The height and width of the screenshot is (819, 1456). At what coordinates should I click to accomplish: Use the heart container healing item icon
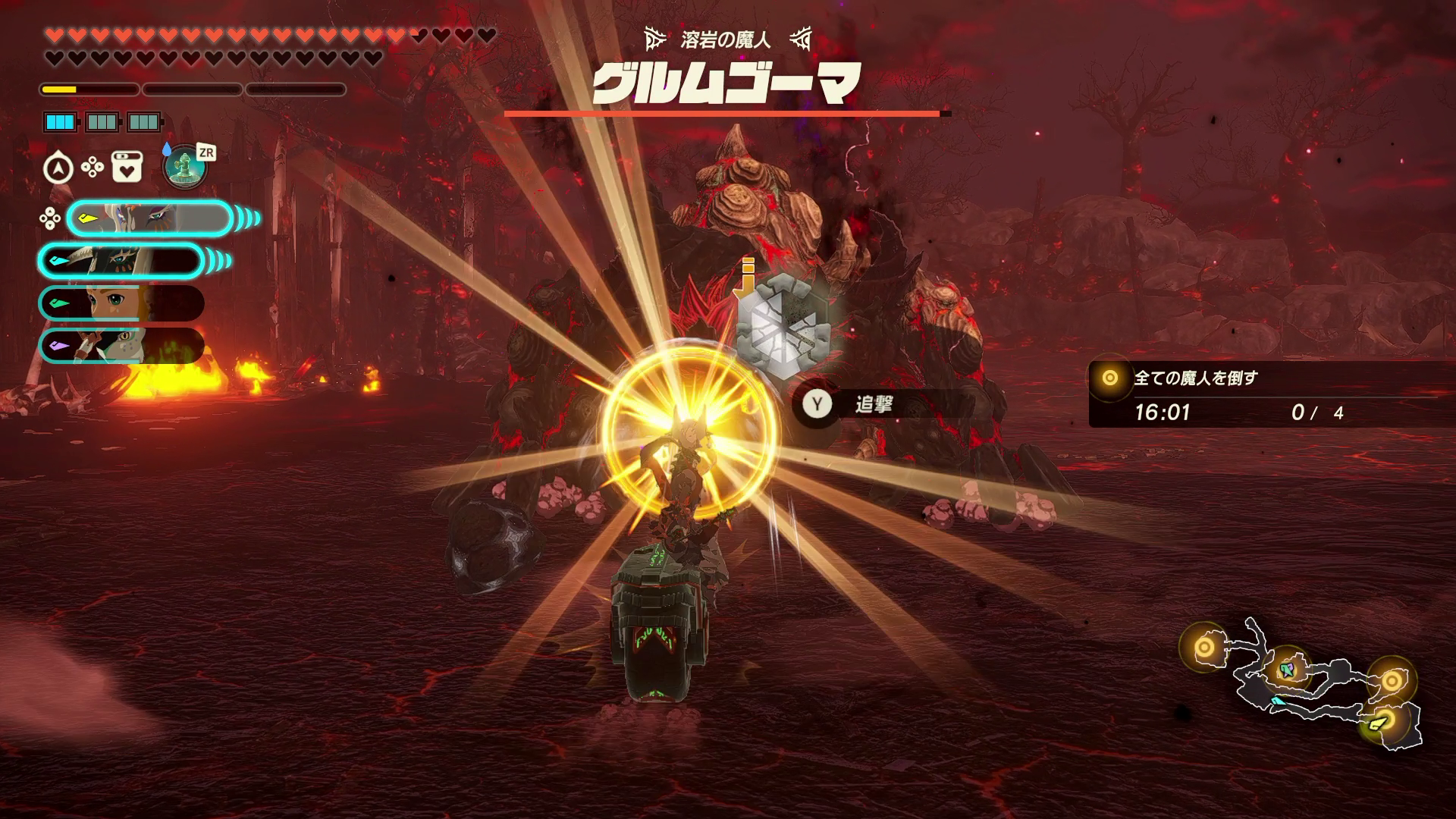coord(127,167)
